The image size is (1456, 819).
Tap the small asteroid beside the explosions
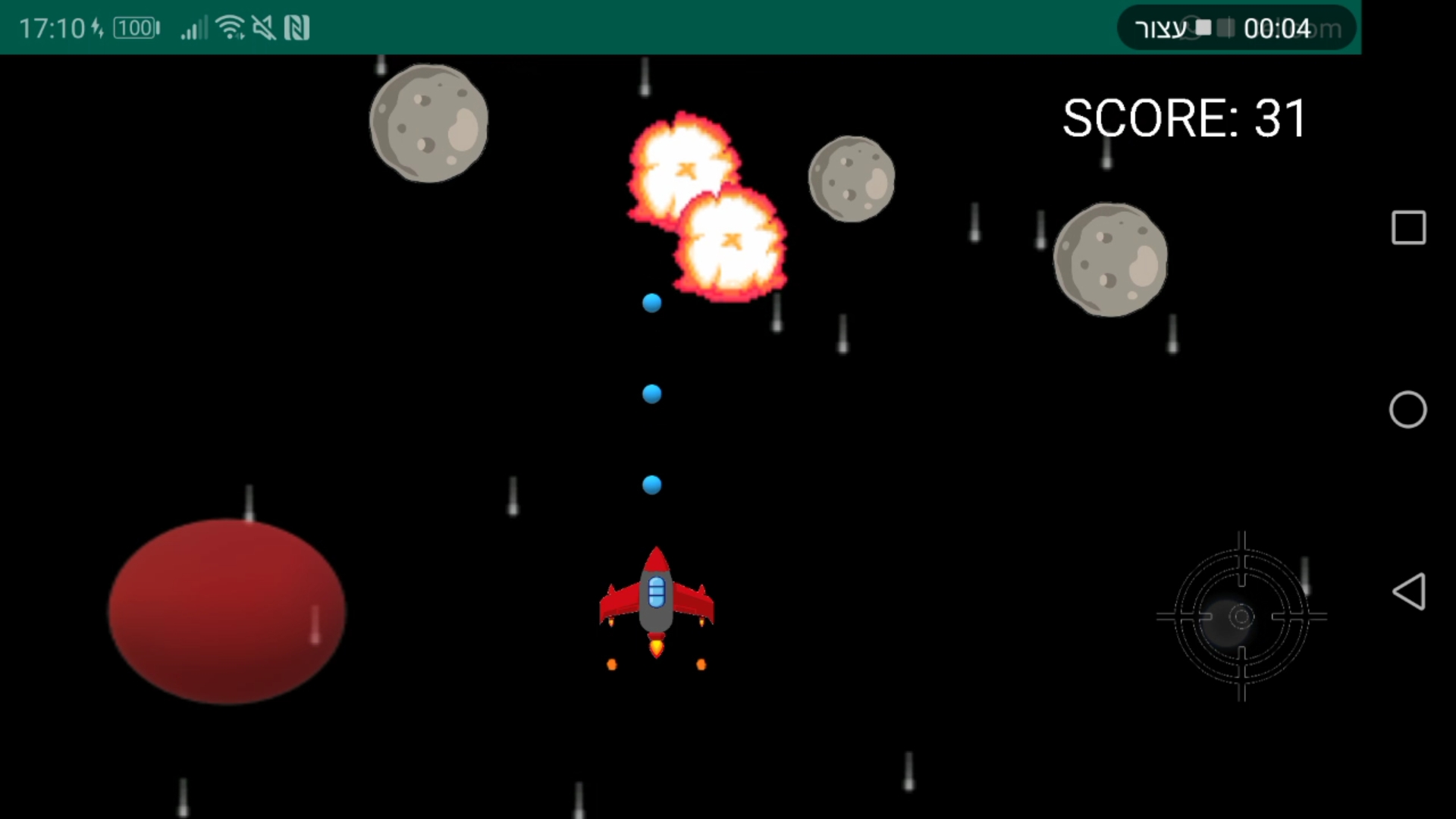click(851, 178)
